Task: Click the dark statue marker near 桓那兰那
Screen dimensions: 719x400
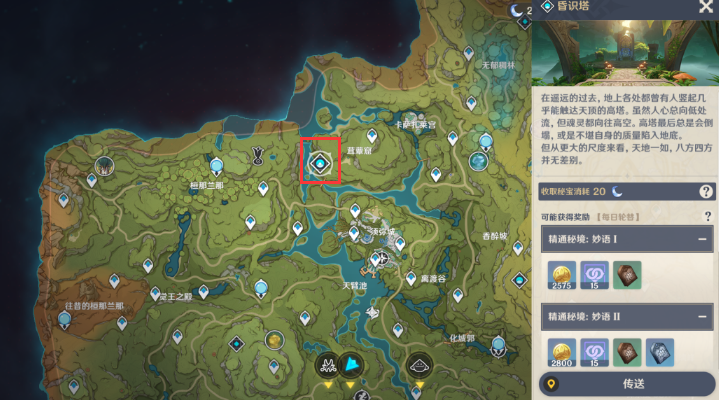Action: [x=258, y=155]
